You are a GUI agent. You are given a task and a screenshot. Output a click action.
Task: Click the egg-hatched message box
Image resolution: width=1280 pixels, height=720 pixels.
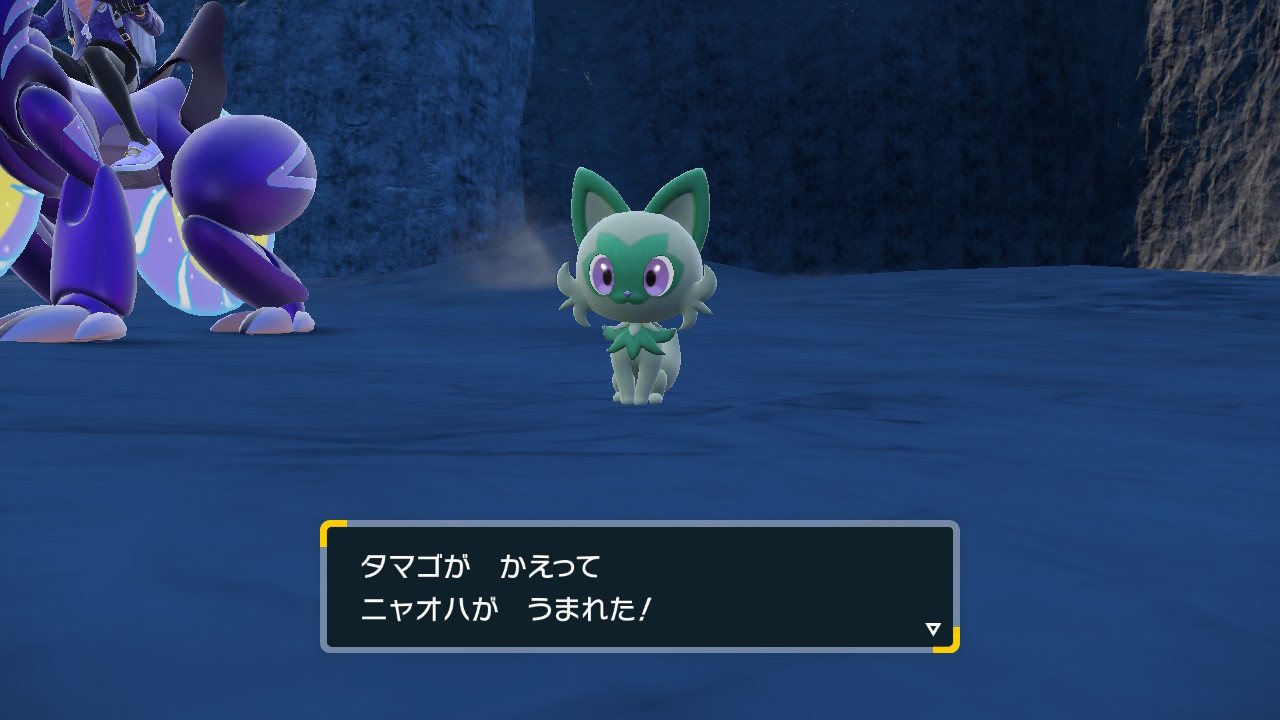tap(639, 587)
